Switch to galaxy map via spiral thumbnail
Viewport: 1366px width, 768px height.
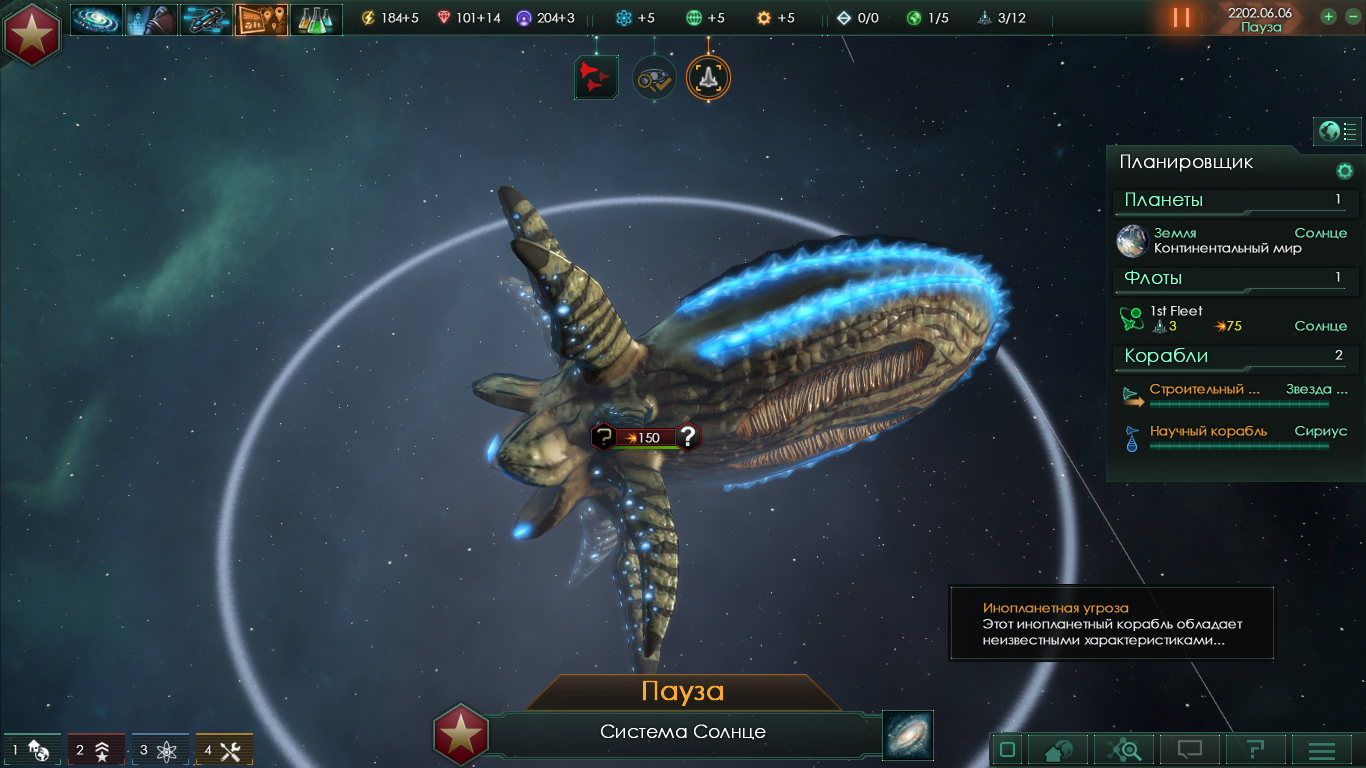click(x=908, y=735)
